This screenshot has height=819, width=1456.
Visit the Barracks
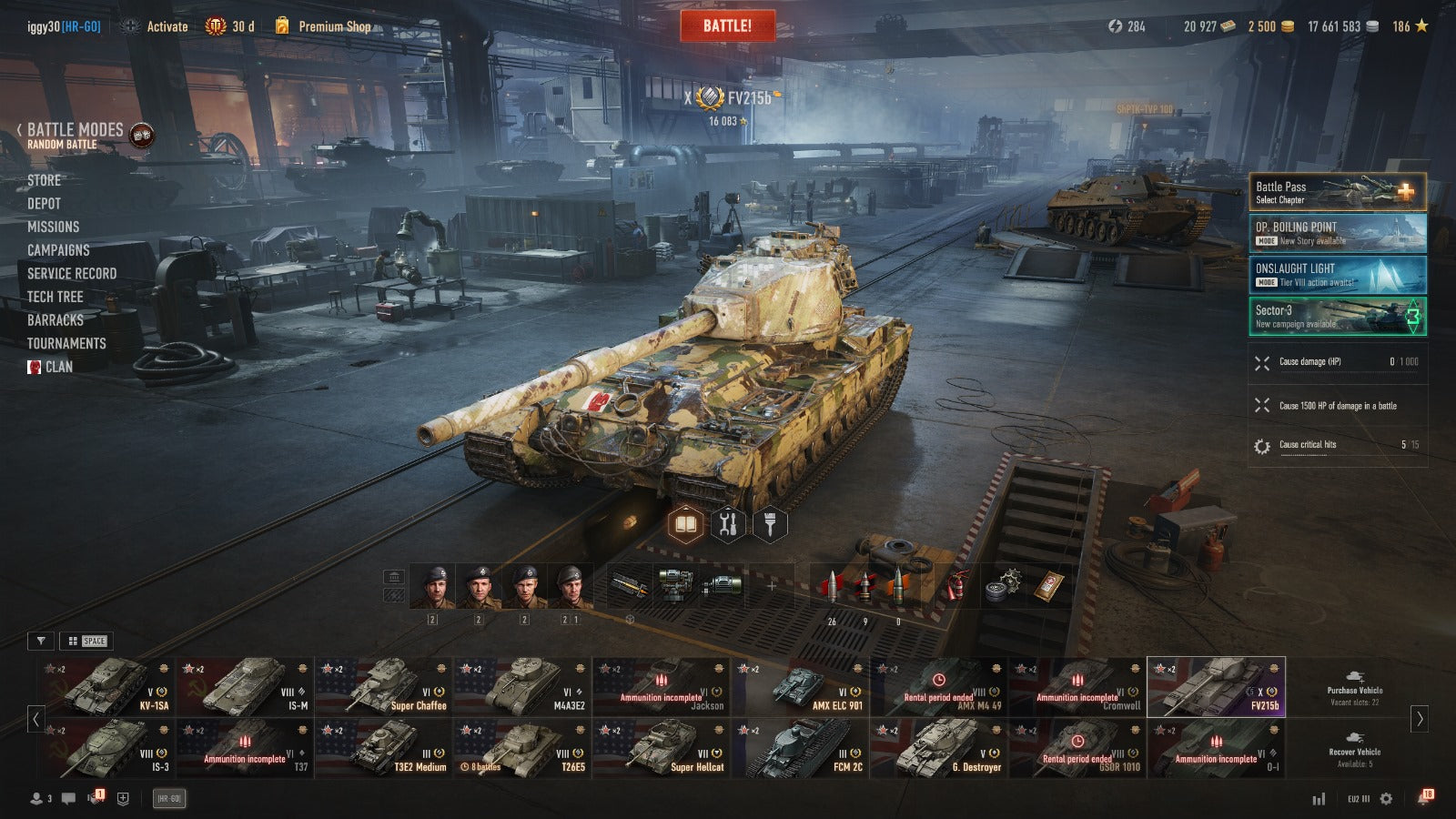coord(55,320)
